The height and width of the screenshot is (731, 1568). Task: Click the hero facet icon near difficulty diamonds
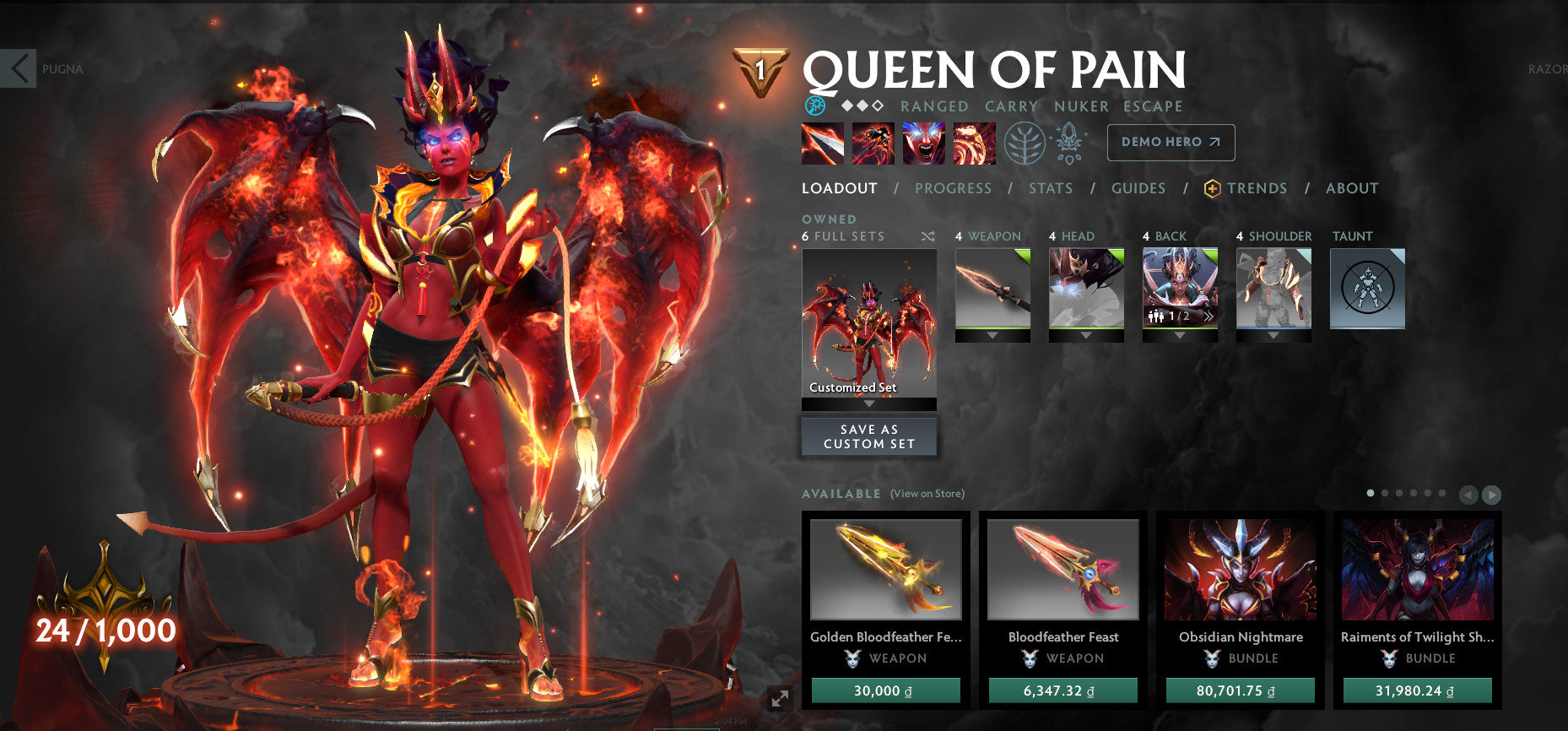click(x=814, y=106)
